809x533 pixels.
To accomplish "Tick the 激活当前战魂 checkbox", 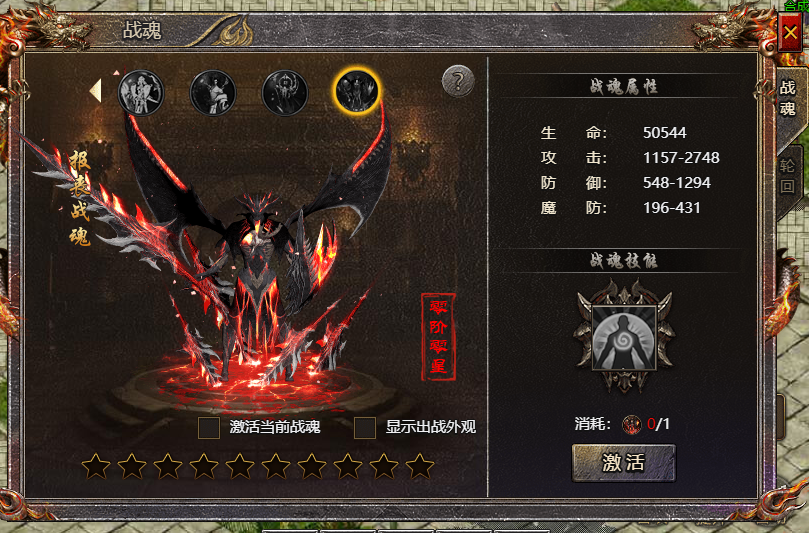I will 209,428.
